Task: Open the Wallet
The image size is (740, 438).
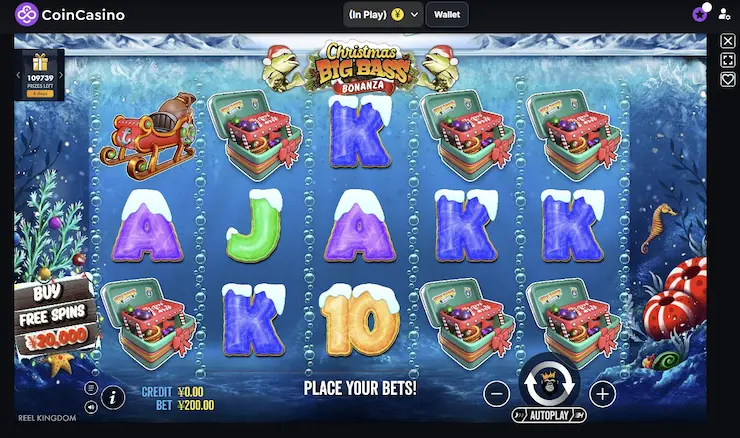Action: [x=446, y=14]
